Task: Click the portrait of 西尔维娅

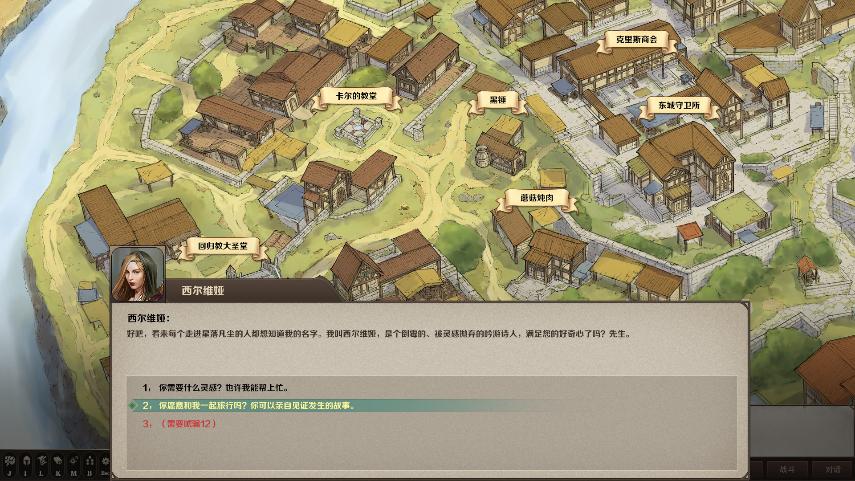Action: [x=137, y=273]
